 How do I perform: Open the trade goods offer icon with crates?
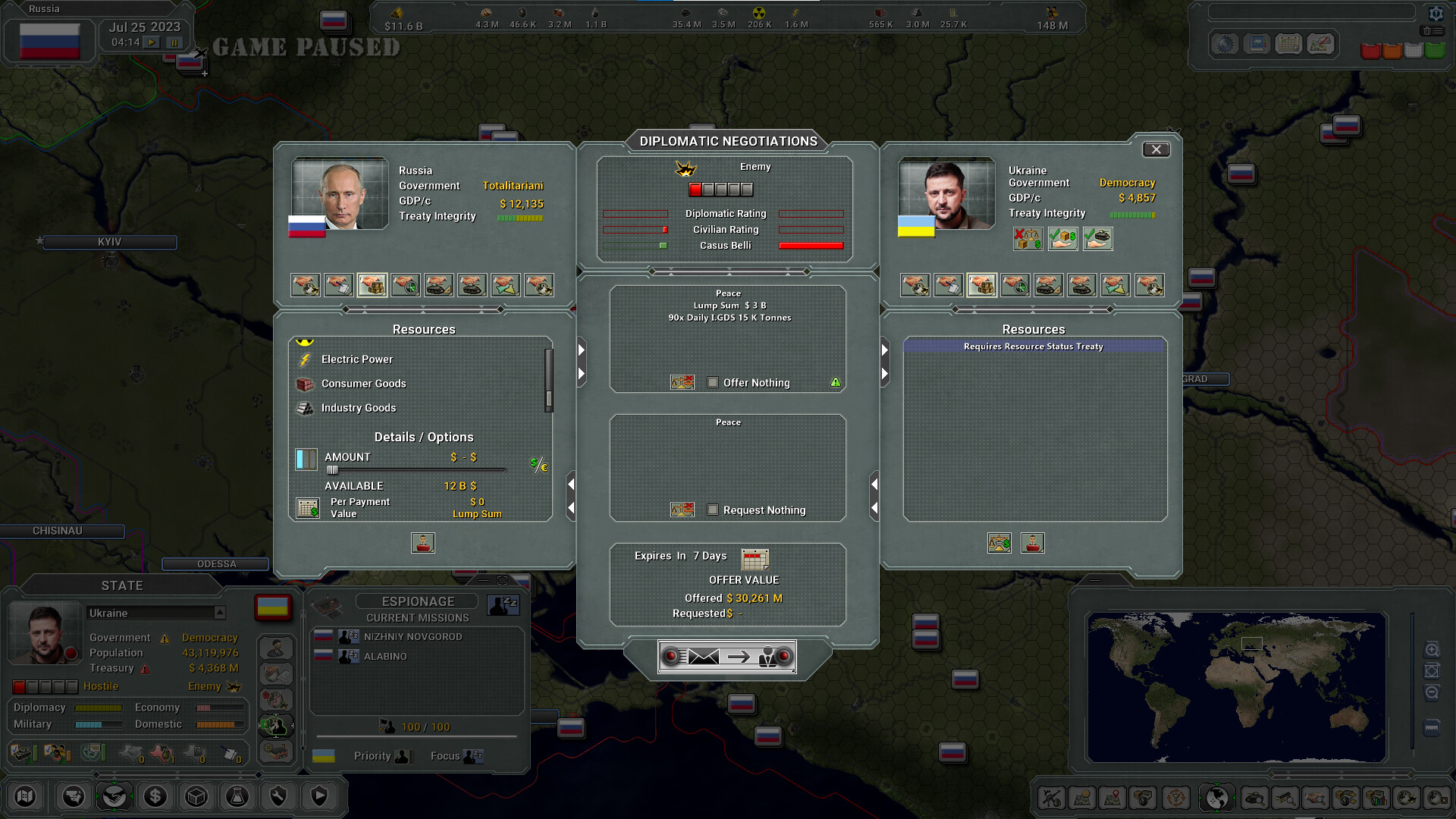tap(372, 285)
